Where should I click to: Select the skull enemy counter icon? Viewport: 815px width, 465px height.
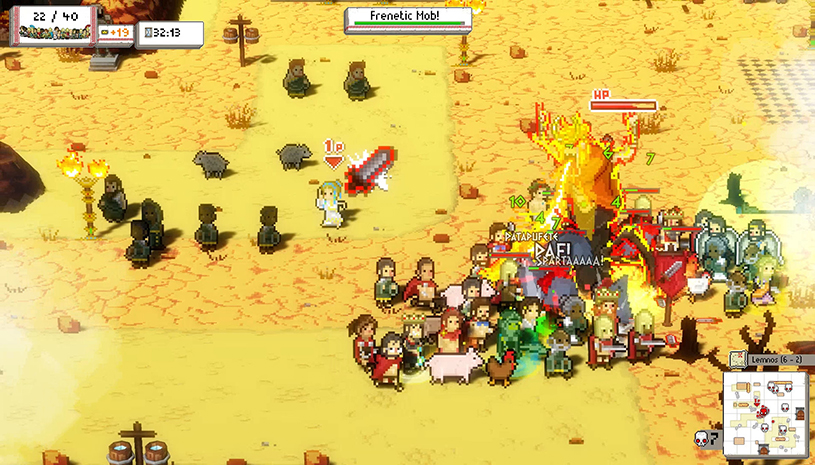(x=702, y=438)
